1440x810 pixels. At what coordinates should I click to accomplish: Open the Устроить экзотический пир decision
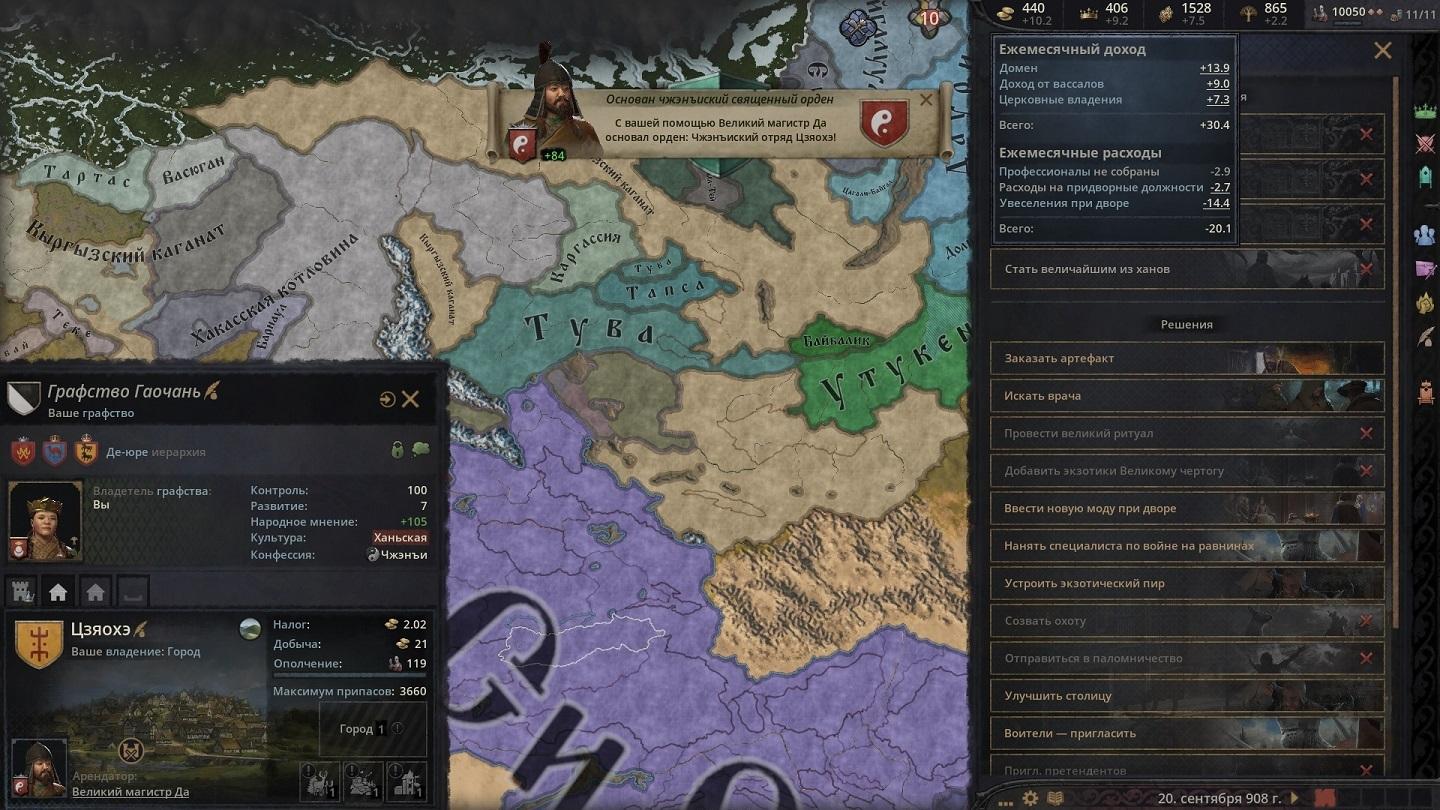[x=1187, y=583]
